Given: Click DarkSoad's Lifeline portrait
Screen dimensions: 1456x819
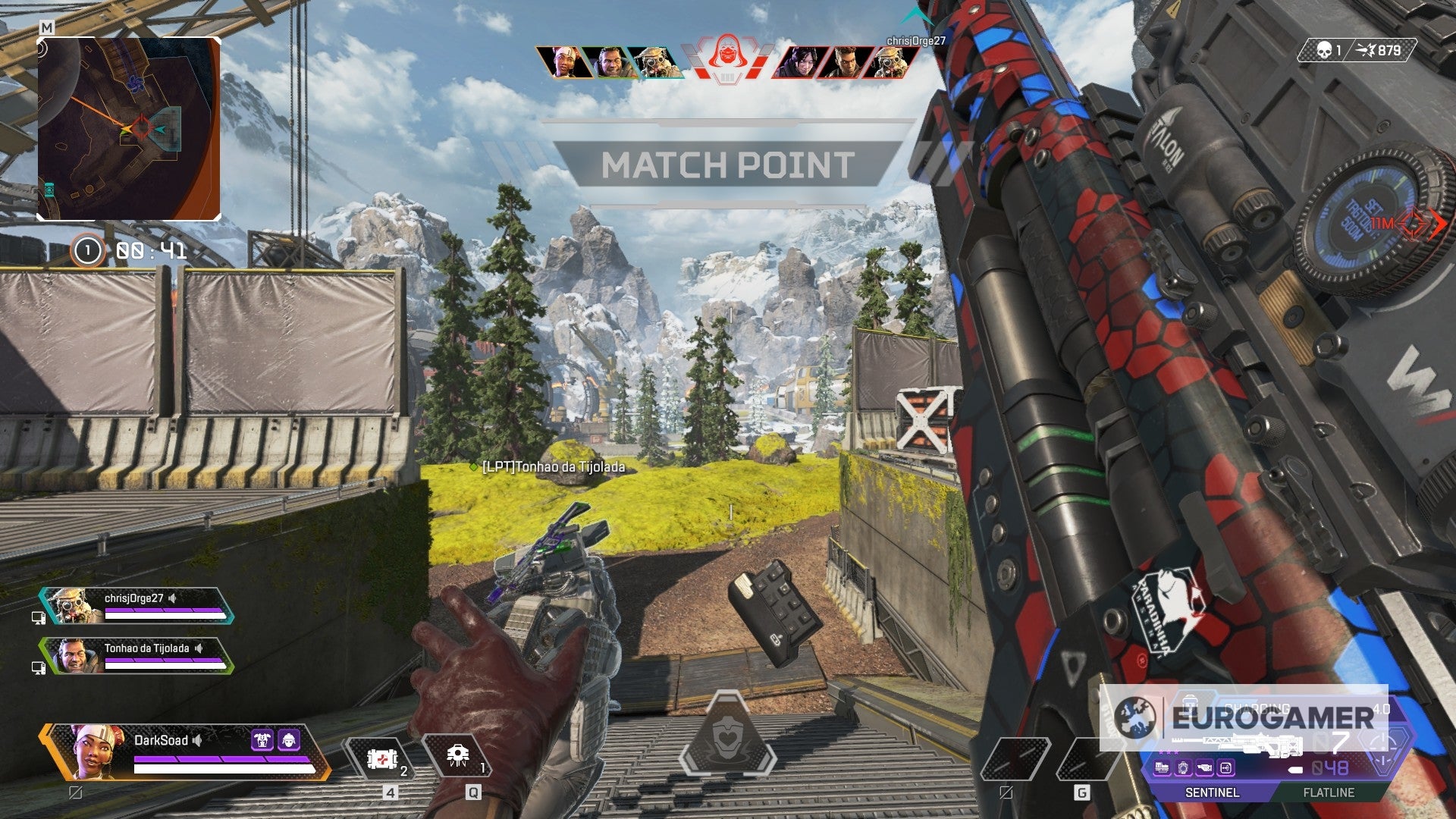Looking at the screenshot, I should point(95,751).
